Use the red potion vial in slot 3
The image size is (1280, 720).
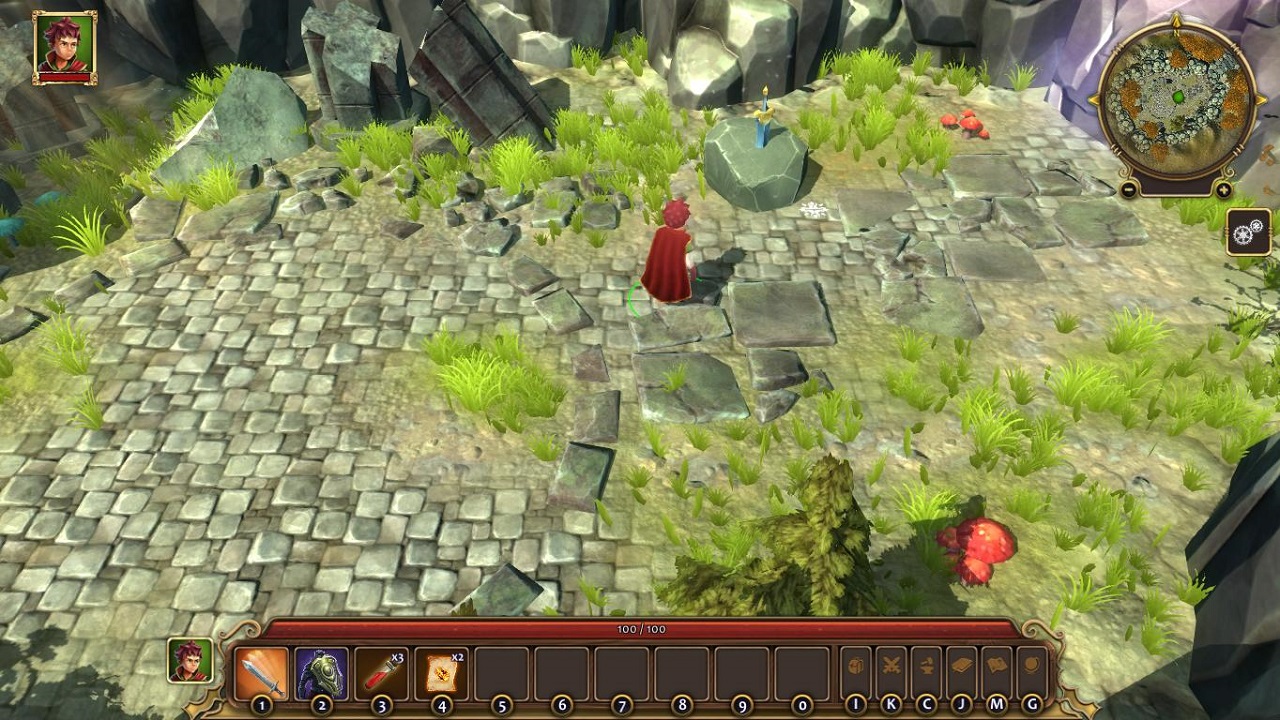click(381, 673)
